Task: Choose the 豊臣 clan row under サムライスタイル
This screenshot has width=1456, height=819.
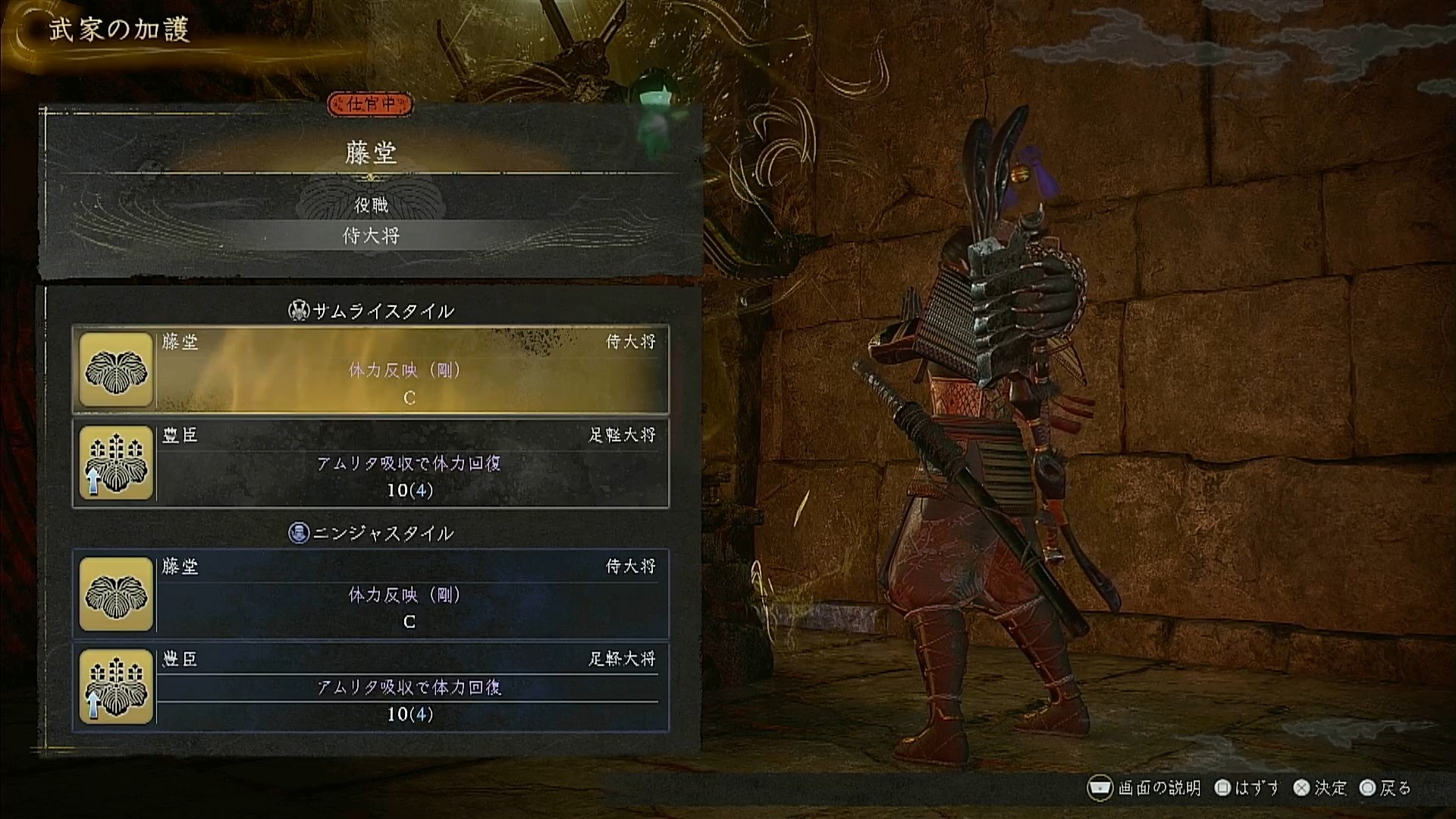Action: click(x=371, y=463)
